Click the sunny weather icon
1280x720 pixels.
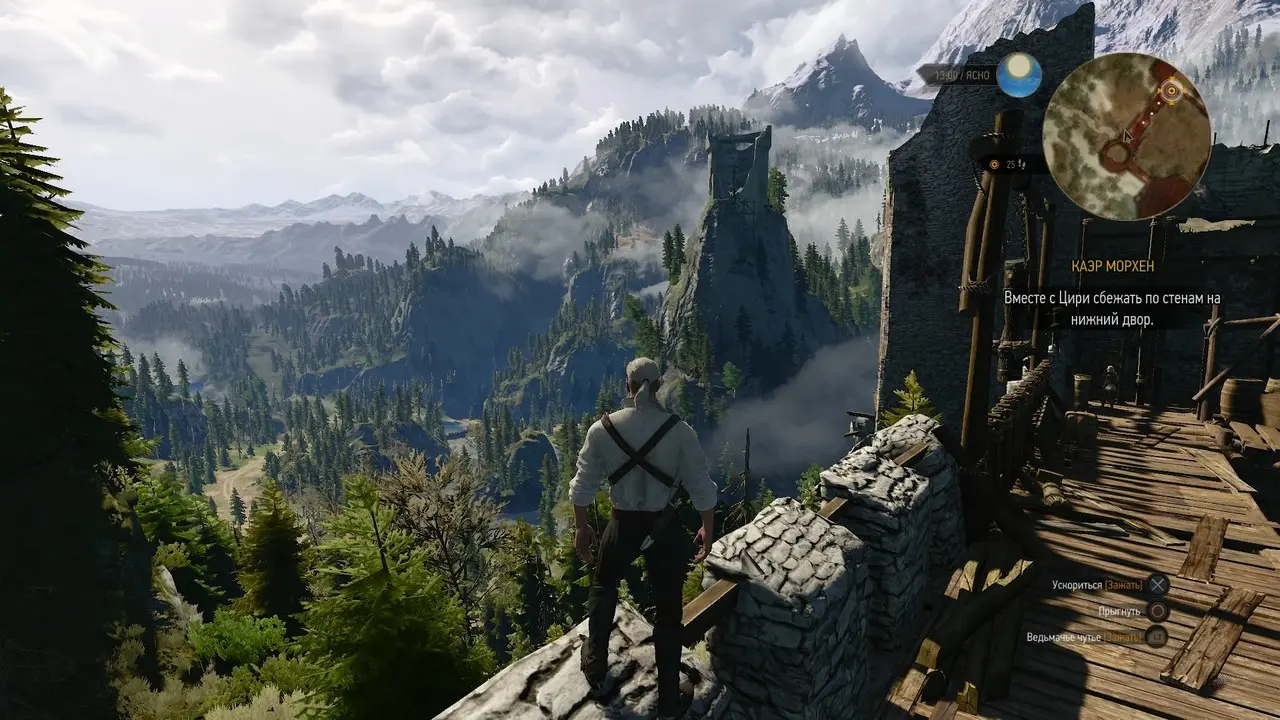(1019, 75)
